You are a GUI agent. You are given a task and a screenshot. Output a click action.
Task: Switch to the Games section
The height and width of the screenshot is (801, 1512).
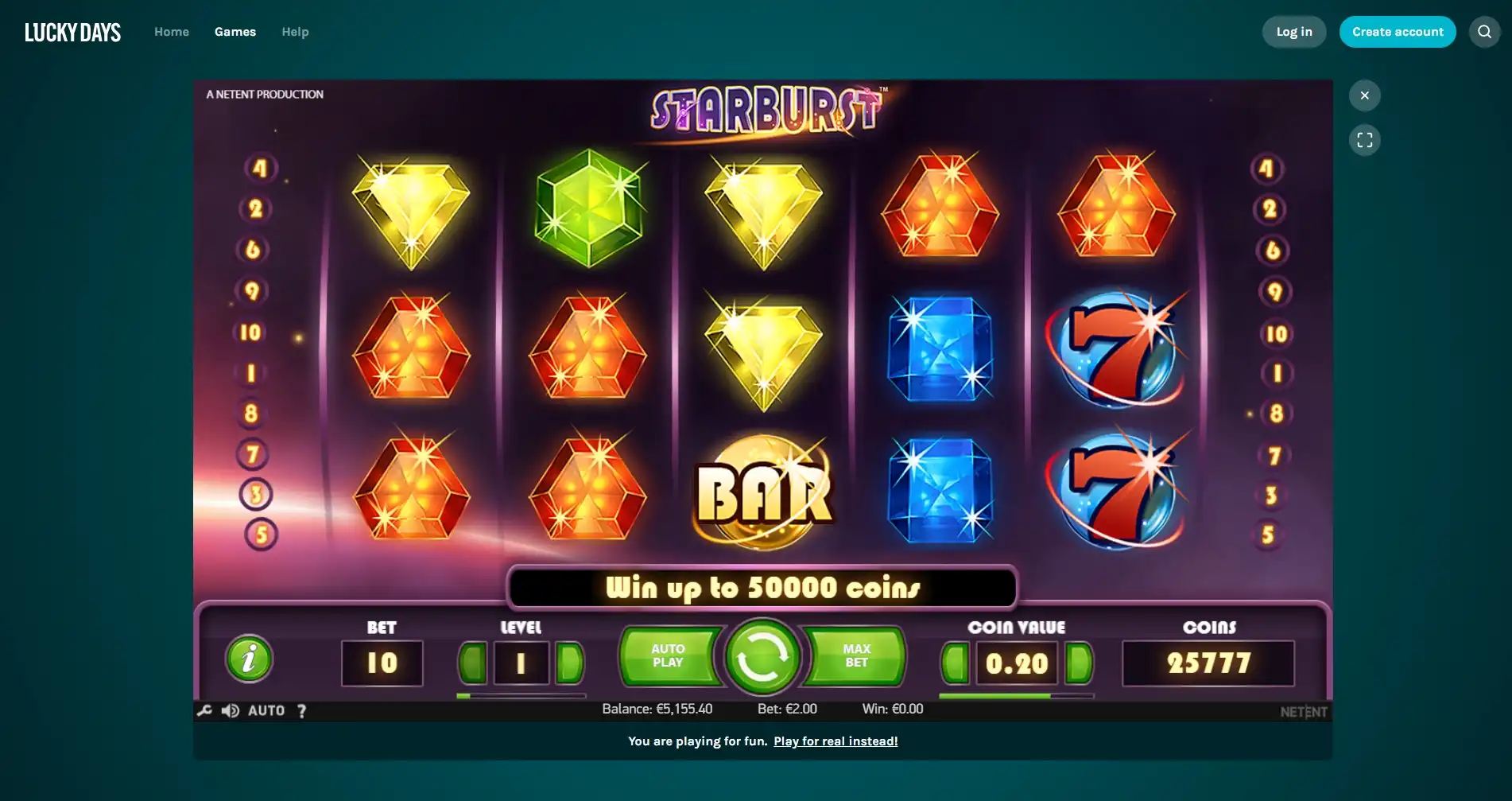[235, 31]
